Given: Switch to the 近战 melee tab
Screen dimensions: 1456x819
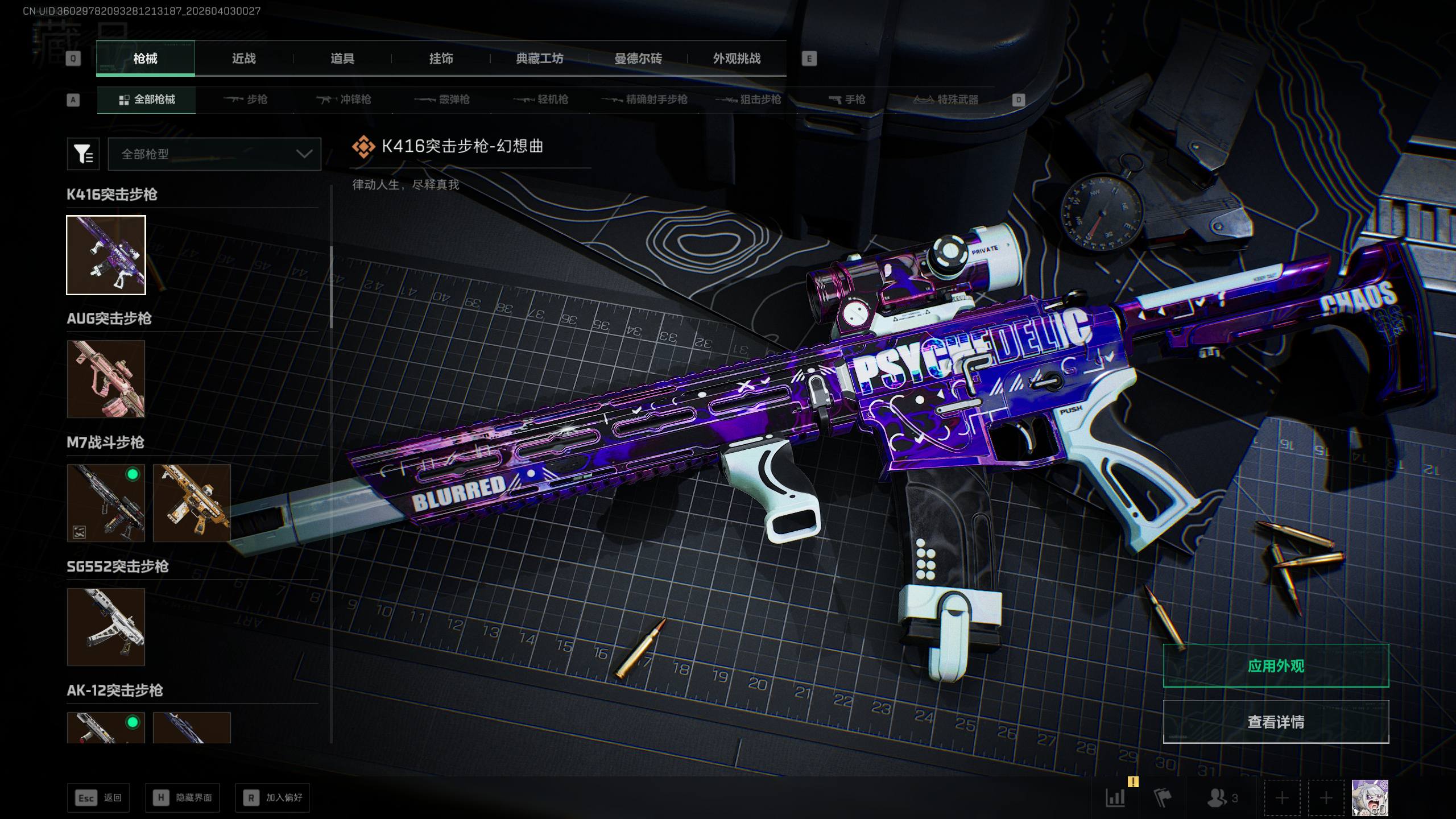Looking at the screenshot, I should click(243, 59).
